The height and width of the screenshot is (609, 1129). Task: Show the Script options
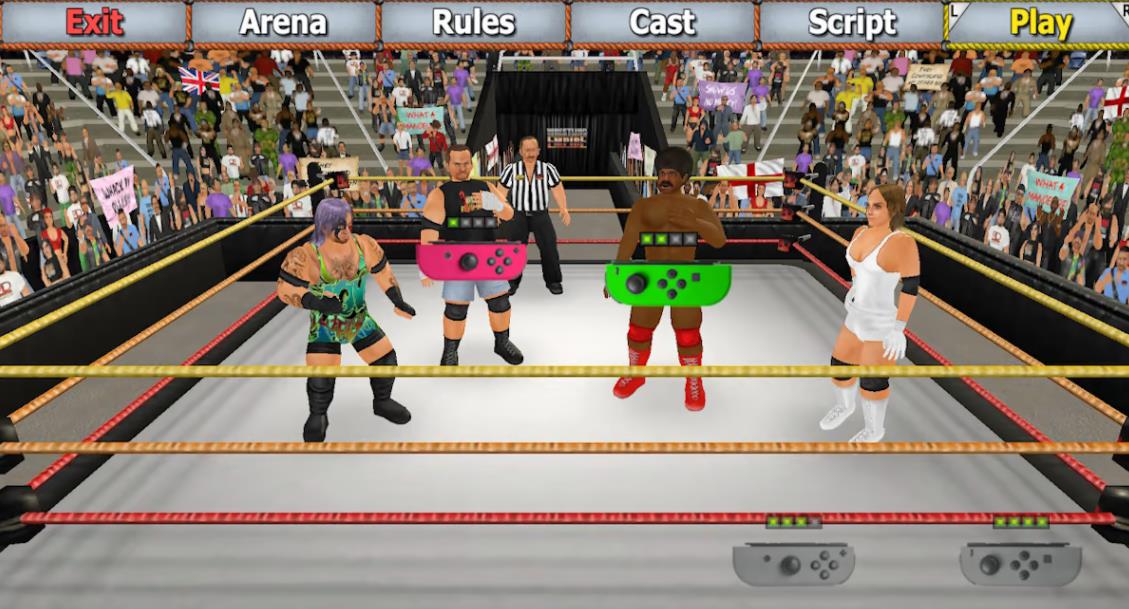click(852, 22)
